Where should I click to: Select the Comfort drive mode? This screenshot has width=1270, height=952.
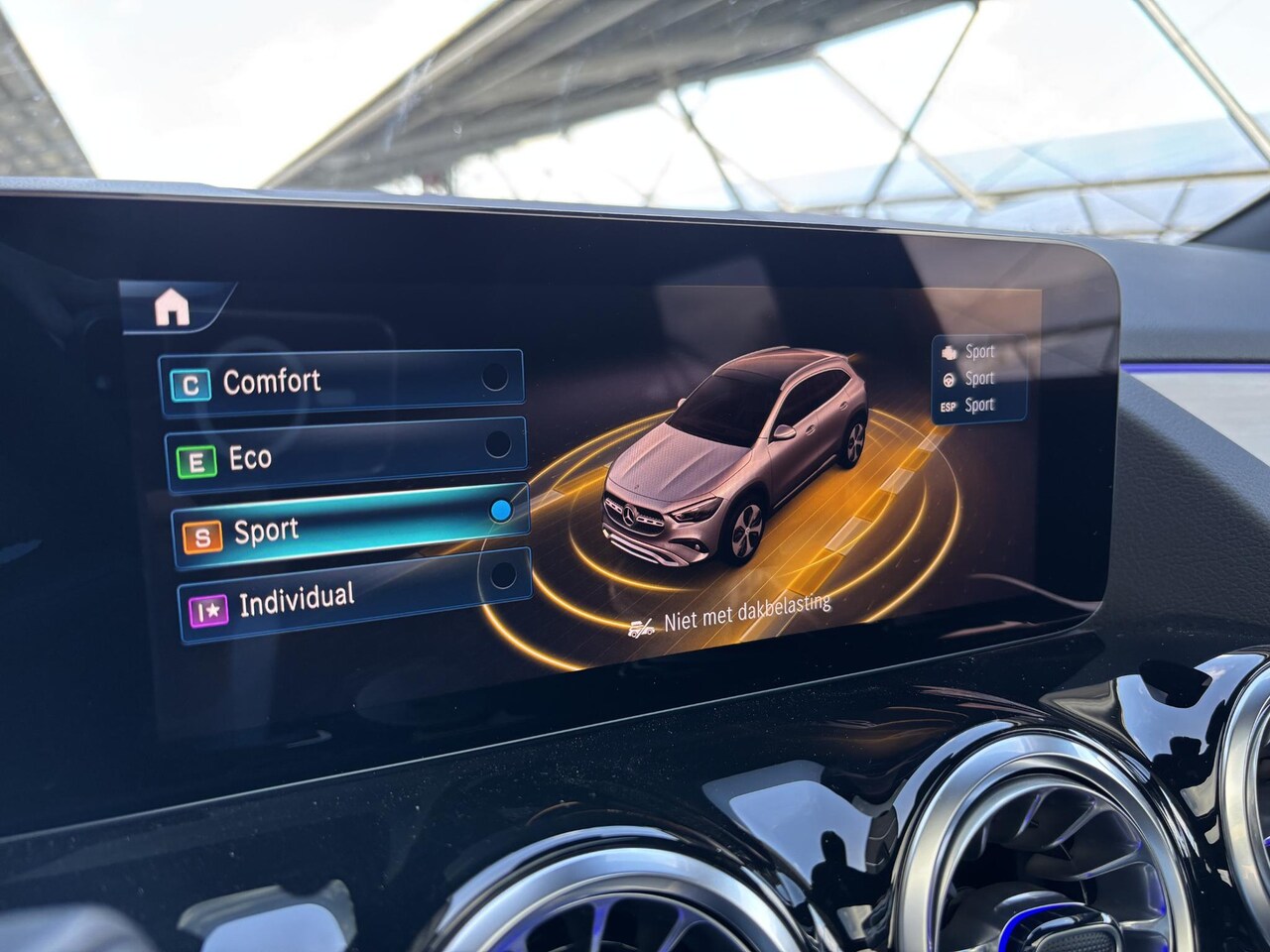click(x=341, y=380)
